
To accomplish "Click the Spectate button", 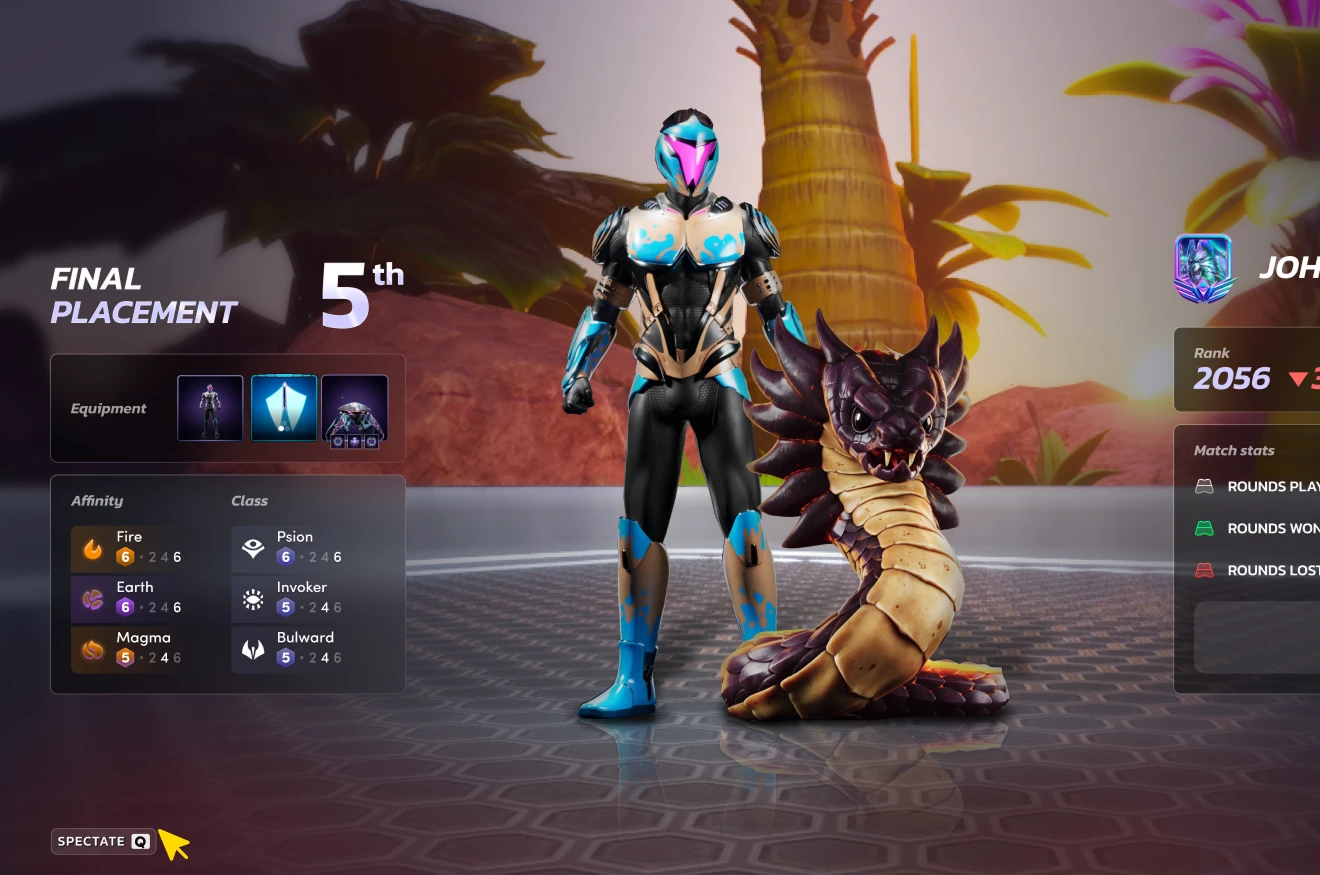I will 103,841.
